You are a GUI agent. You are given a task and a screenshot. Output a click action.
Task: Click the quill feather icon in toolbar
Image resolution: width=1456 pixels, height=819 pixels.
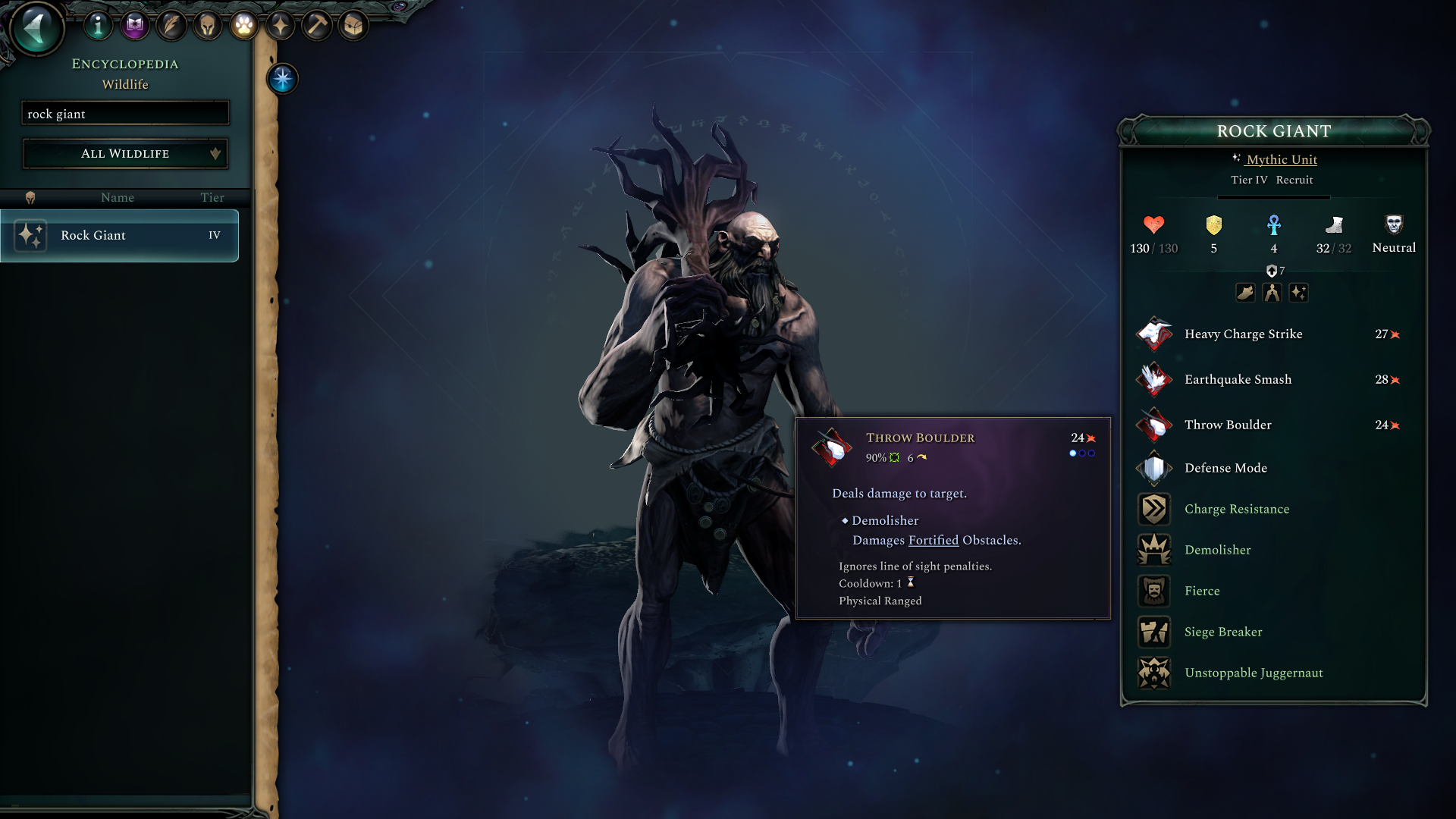[x=171, y=25]
